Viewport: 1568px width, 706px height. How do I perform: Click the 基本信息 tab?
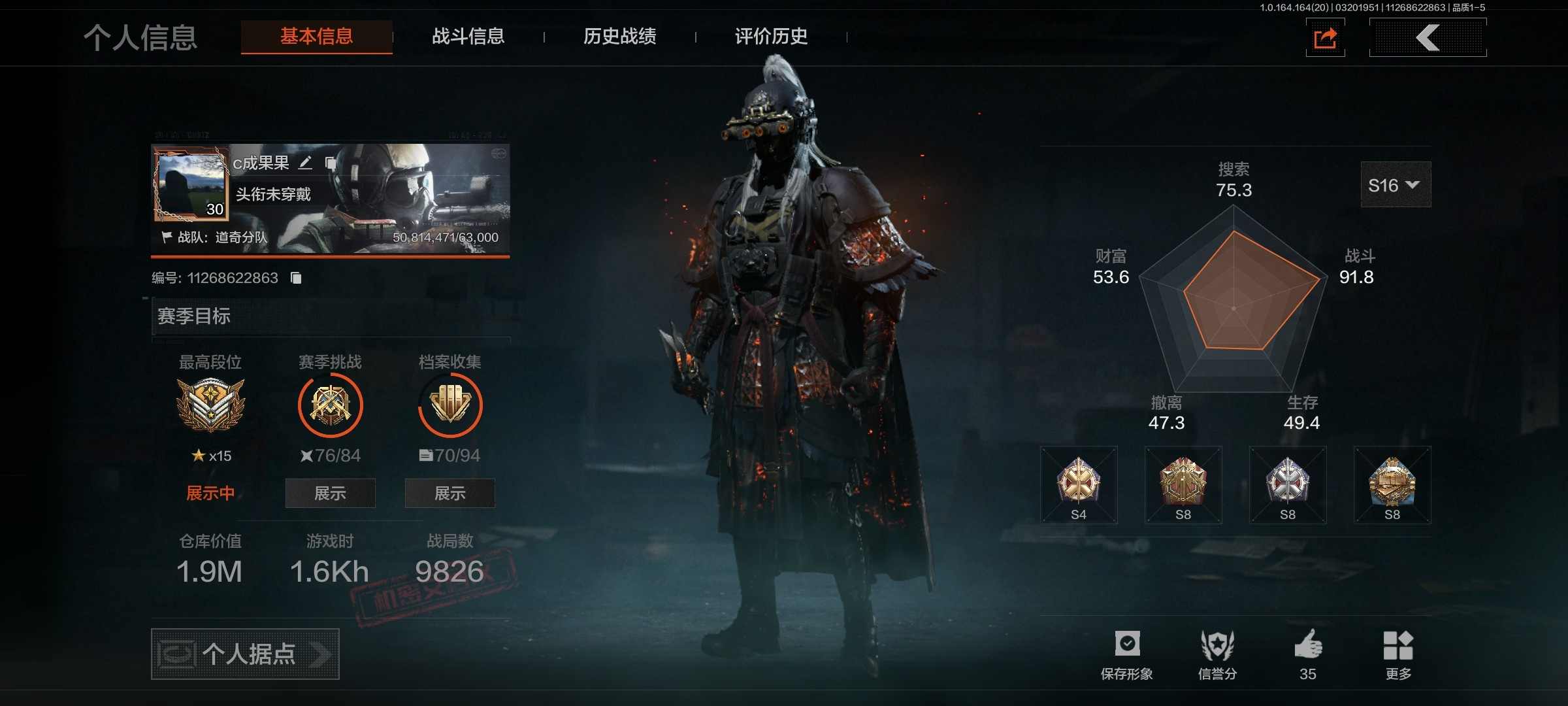click(317, 37)
